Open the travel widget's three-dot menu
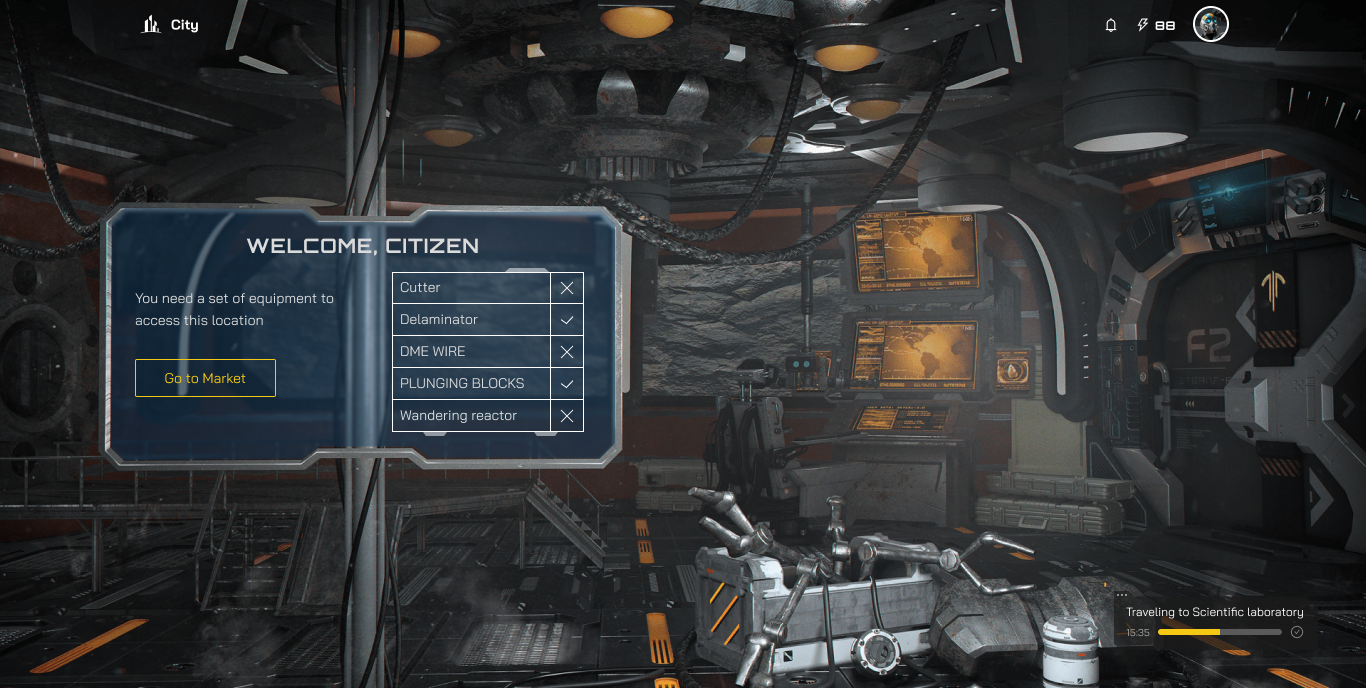This screenshot has width=1366, height=688. click(1122, 595)
